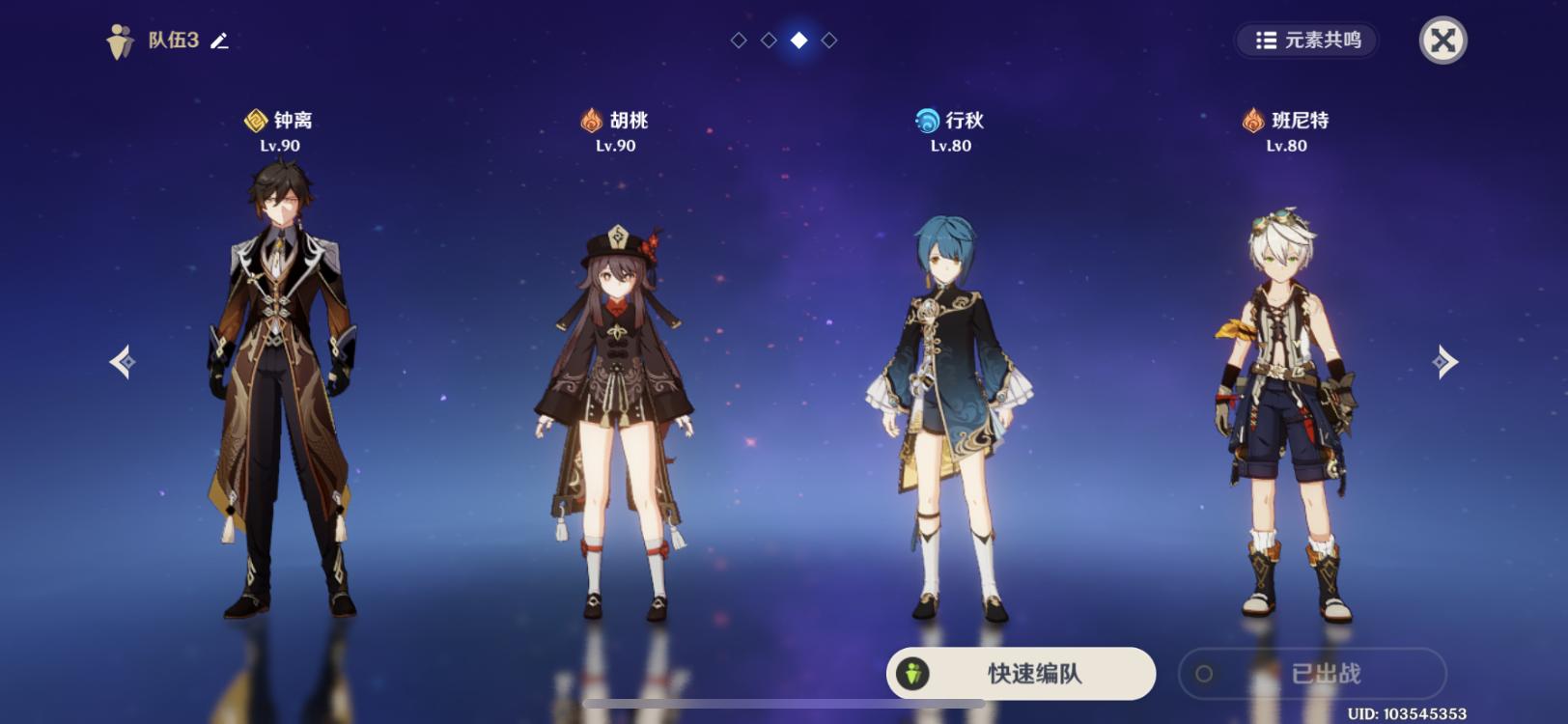
Task: Click the left arrow to view previous team
Action: pyautogui.click(x=124, y=361)
